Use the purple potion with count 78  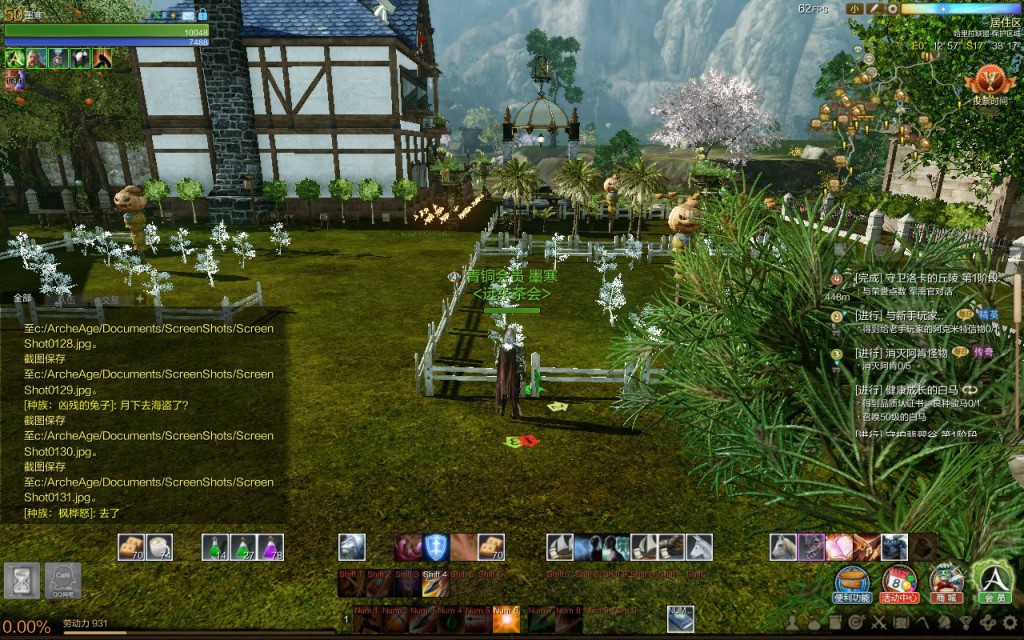272,546
